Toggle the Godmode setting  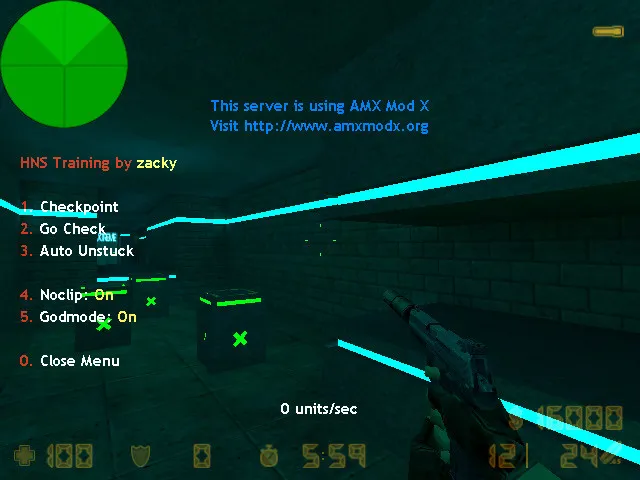87,317
